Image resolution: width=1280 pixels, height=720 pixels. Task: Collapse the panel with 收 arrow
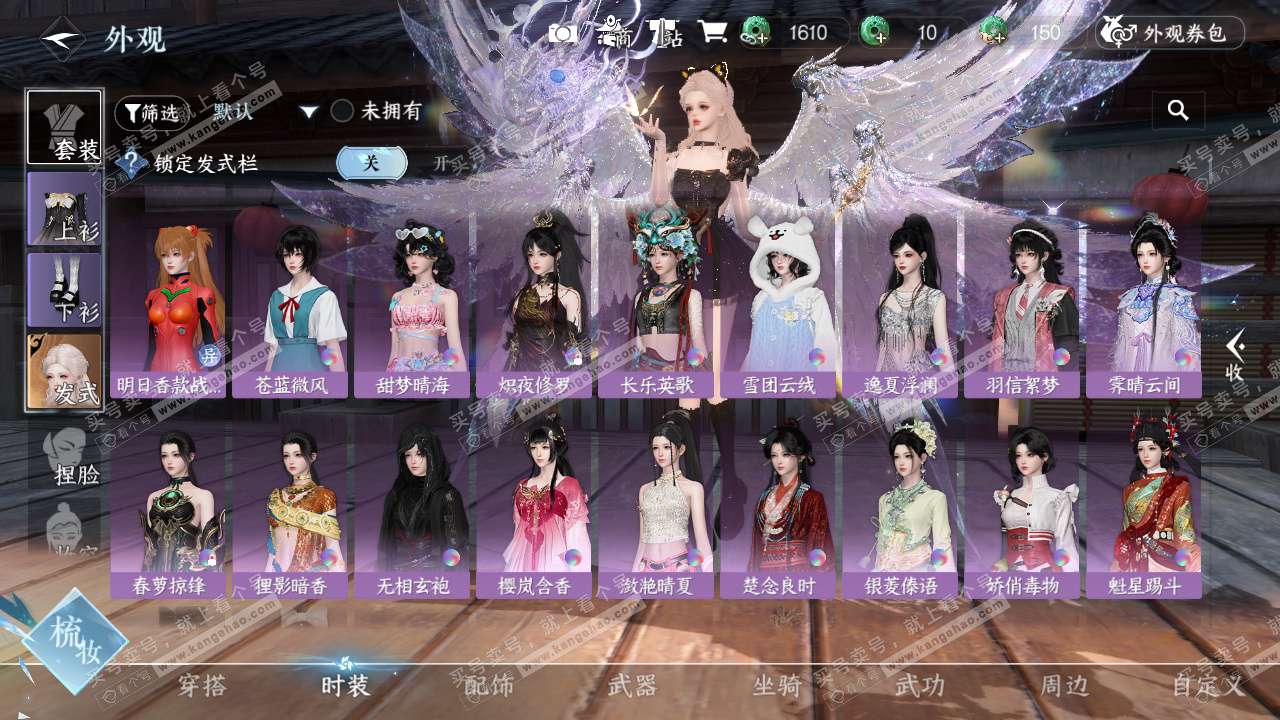(1235, 355)
